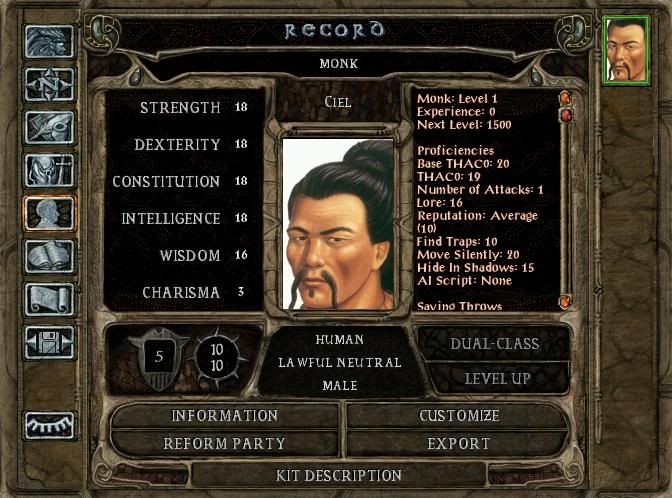The width and height of the screenshot is (672, 498).
Task: Show the Kit Description
Action: point(338,475)
